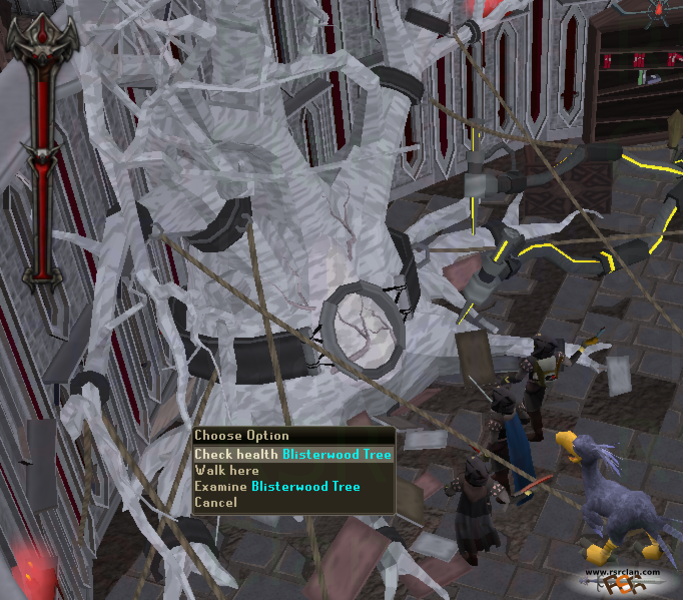Choose Check health Blisterwood Tree option

[x=292, y=454]
